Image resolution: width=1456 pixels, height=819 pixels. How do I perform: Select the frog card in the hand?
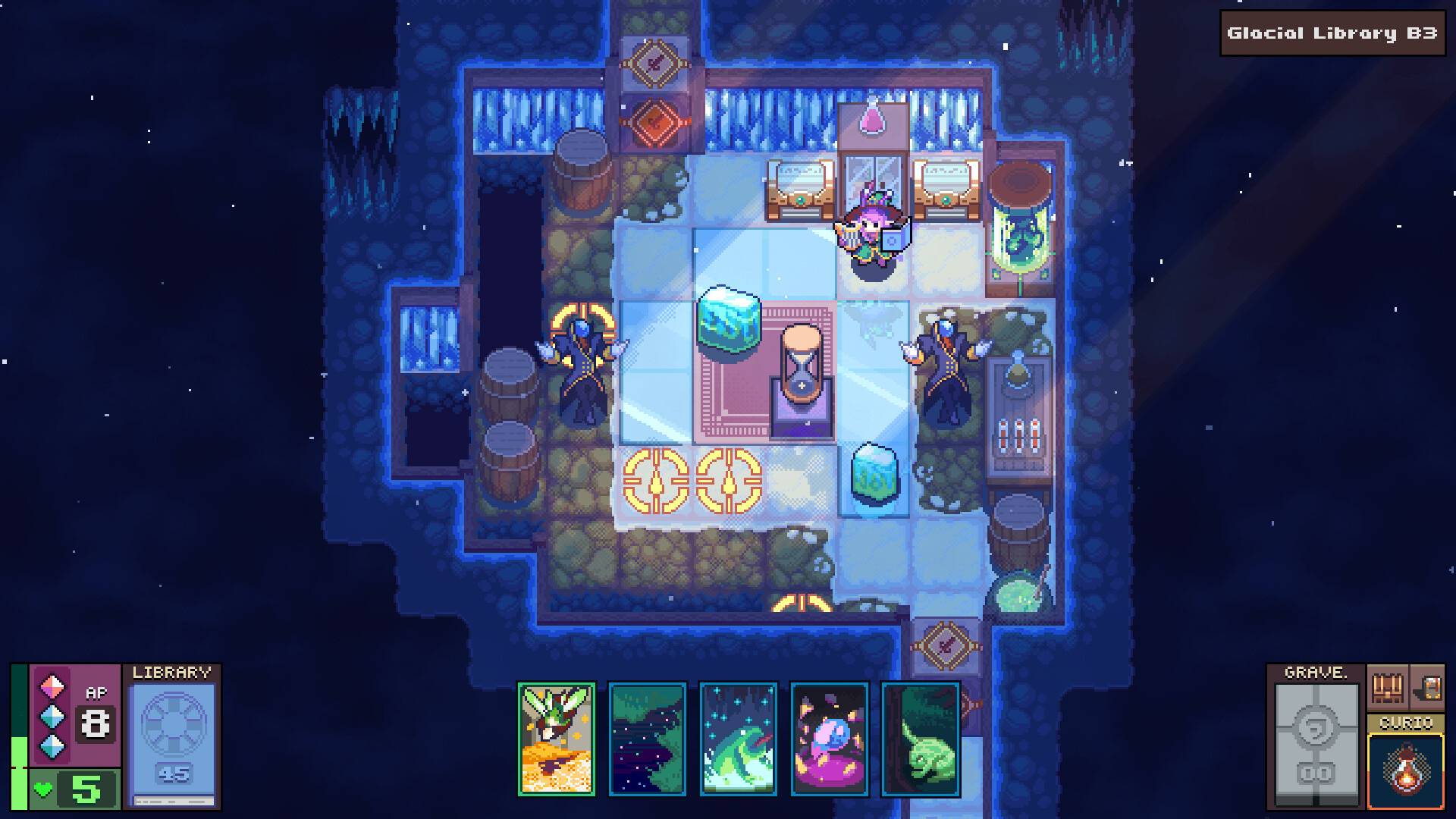click(739, 739)
